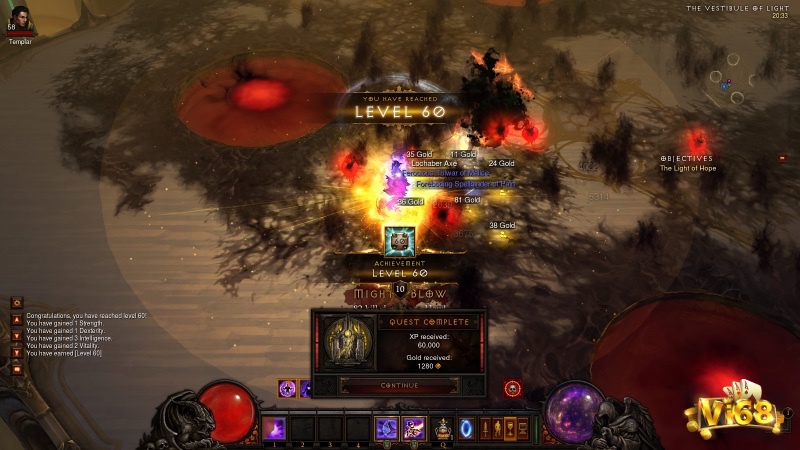800x450 pixels.
Task: Use the right mouse button skill icon
Action: pos(414,428)
